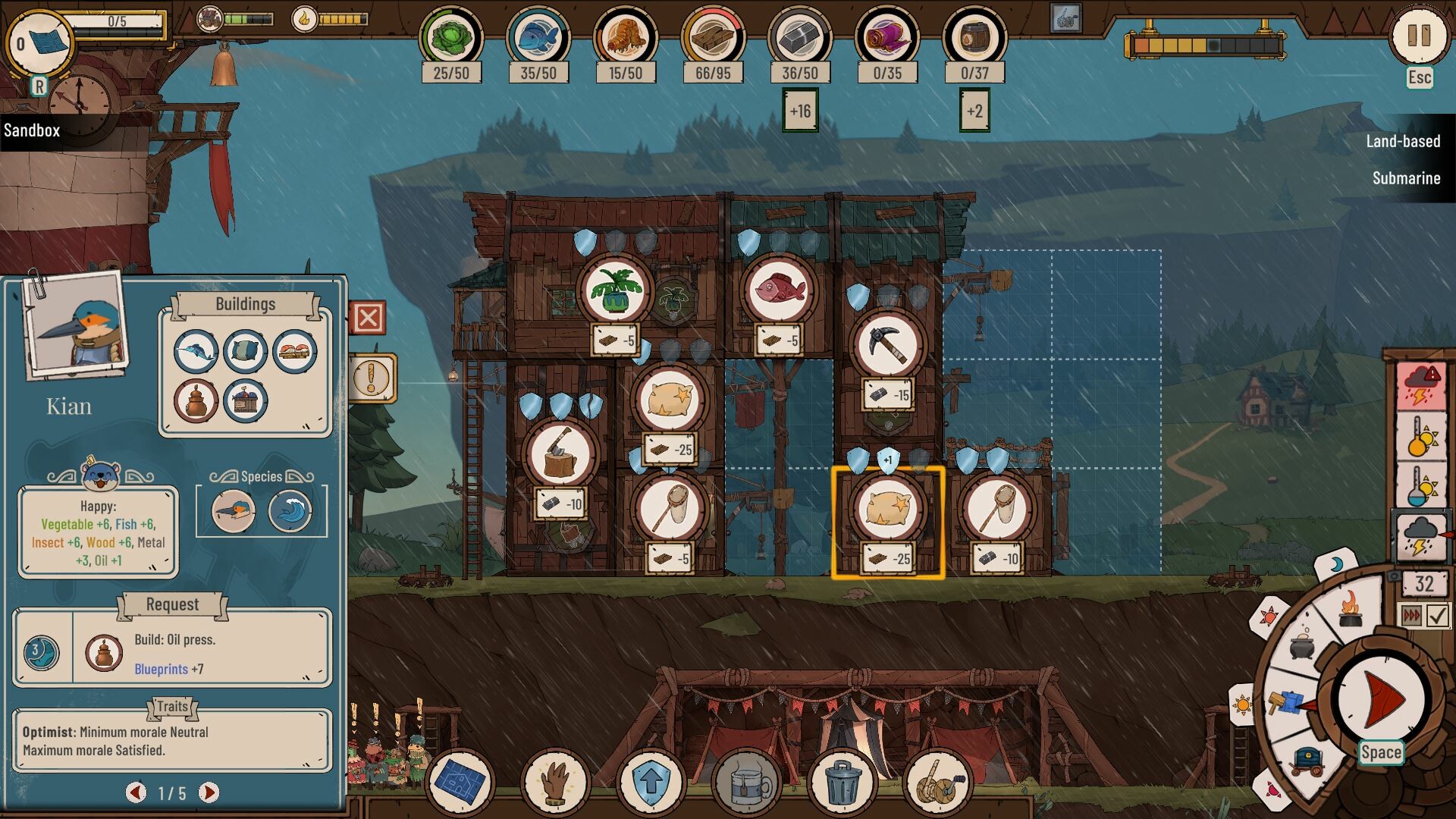This screenshot has height=819, width=1456.
Task: Select the glove hand tool
Action: 555,781
